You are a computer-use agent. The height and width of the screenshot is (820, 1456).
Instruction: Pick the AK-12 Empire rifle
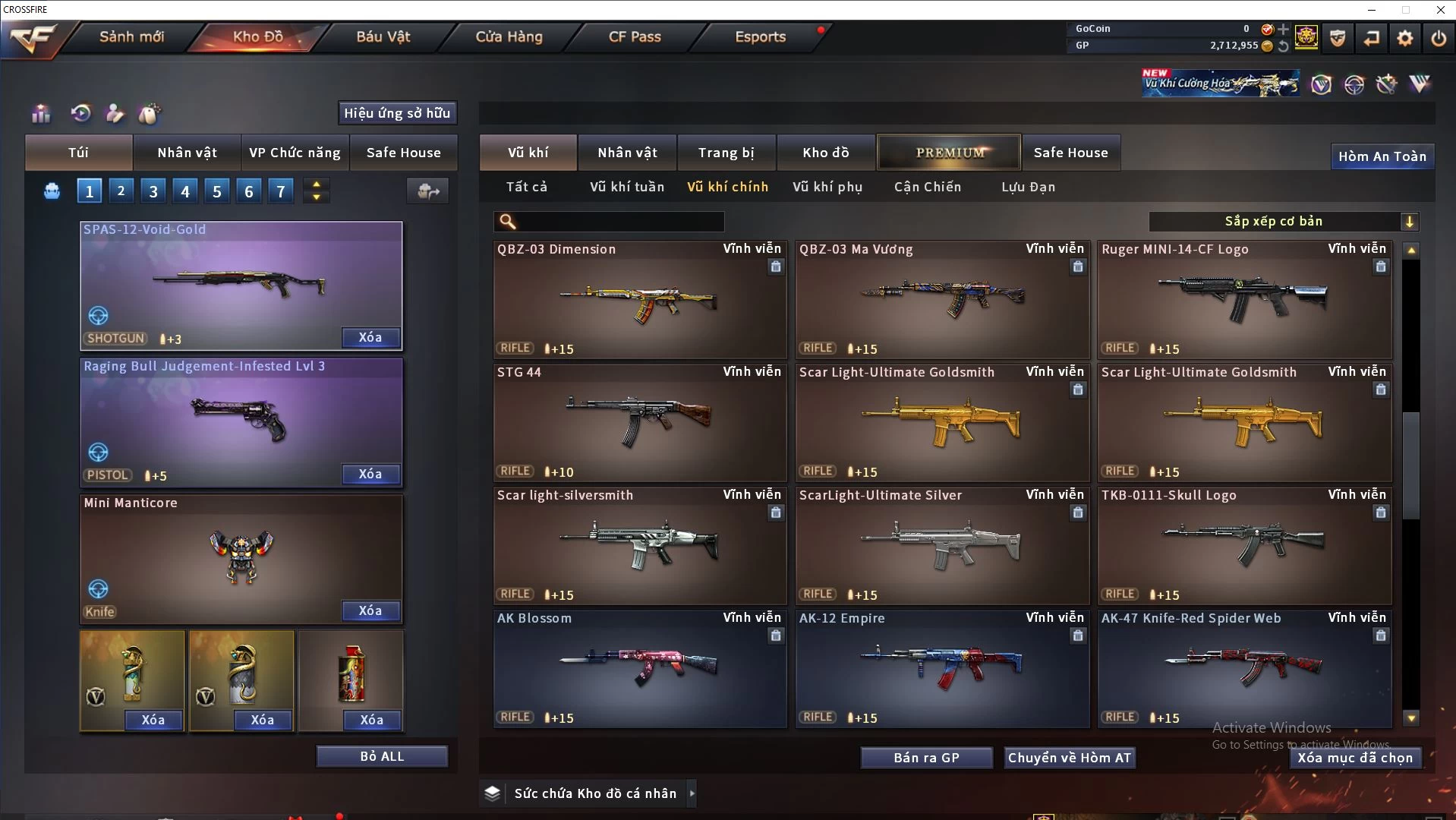(x=941, y=669)
